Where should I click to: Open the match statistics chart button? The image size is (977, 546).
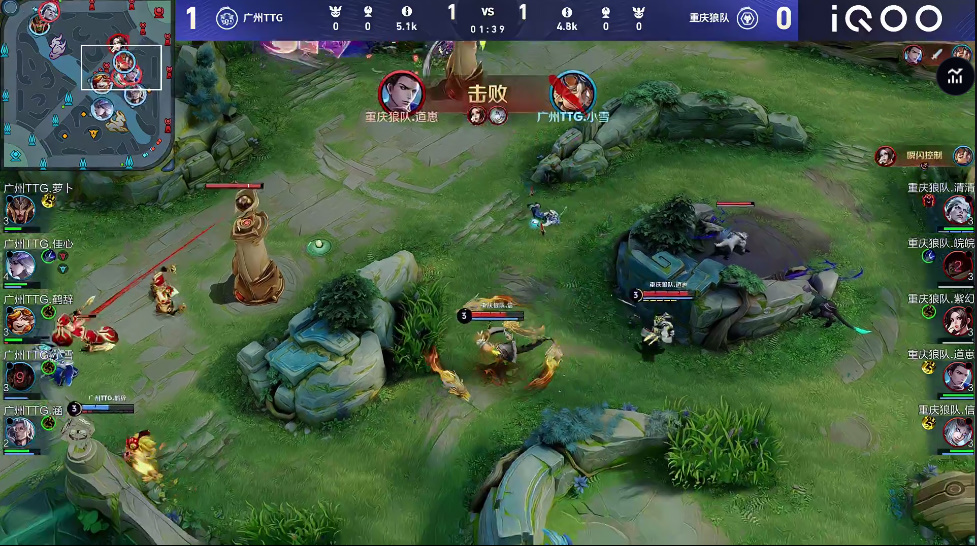(x=956, y=76)
